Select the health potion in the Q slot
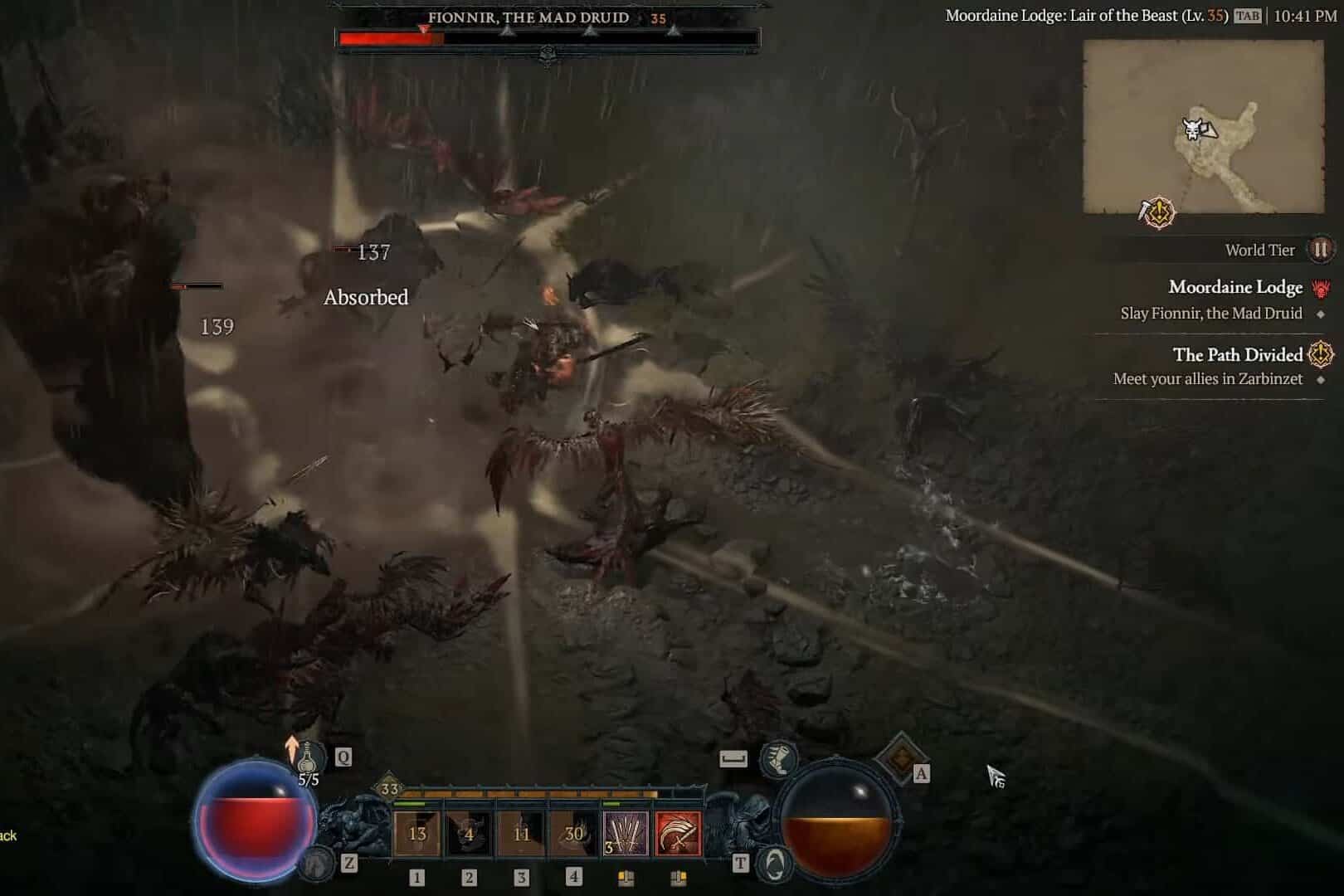 (308, 758)
